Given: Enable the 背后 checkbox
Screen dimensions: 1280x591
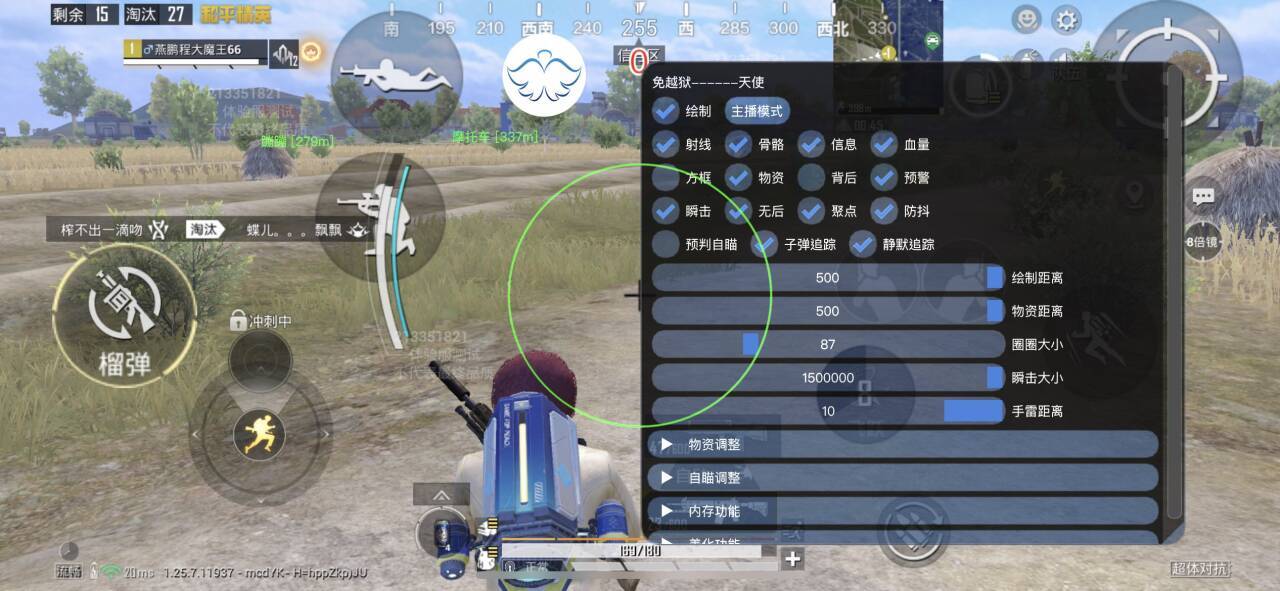Looking at the screenshot, I should tap(811, 178).
